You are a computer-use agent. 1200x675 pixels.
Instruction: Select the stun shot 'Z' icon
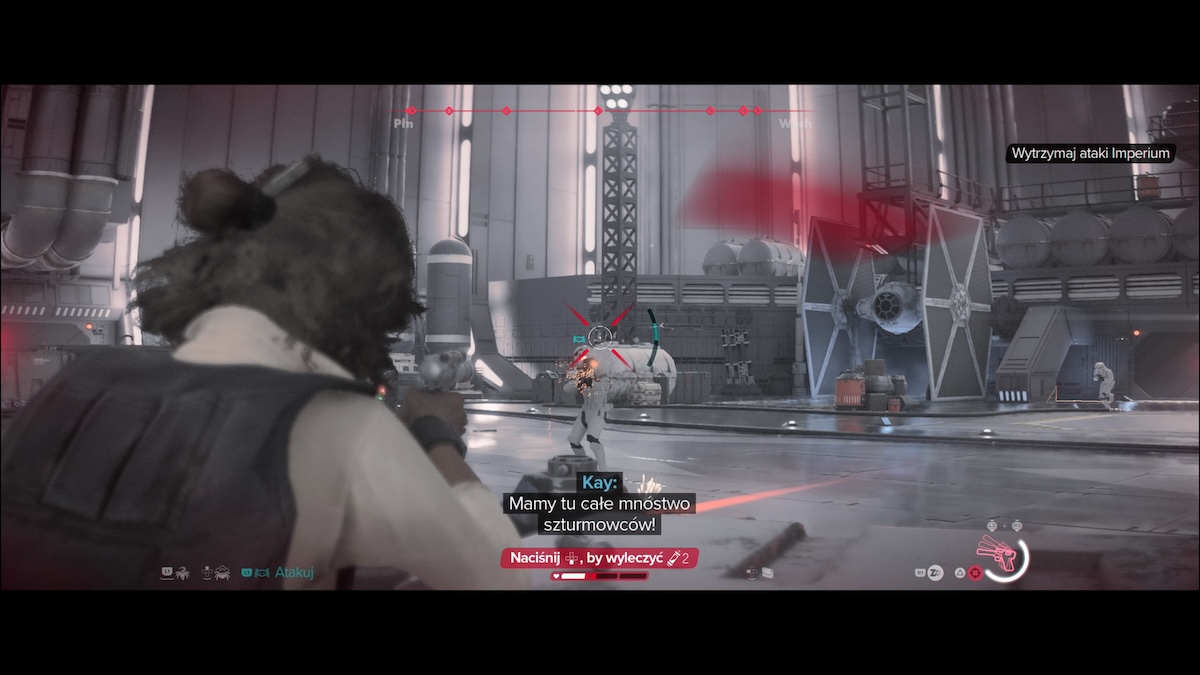[x=936, y=573]
